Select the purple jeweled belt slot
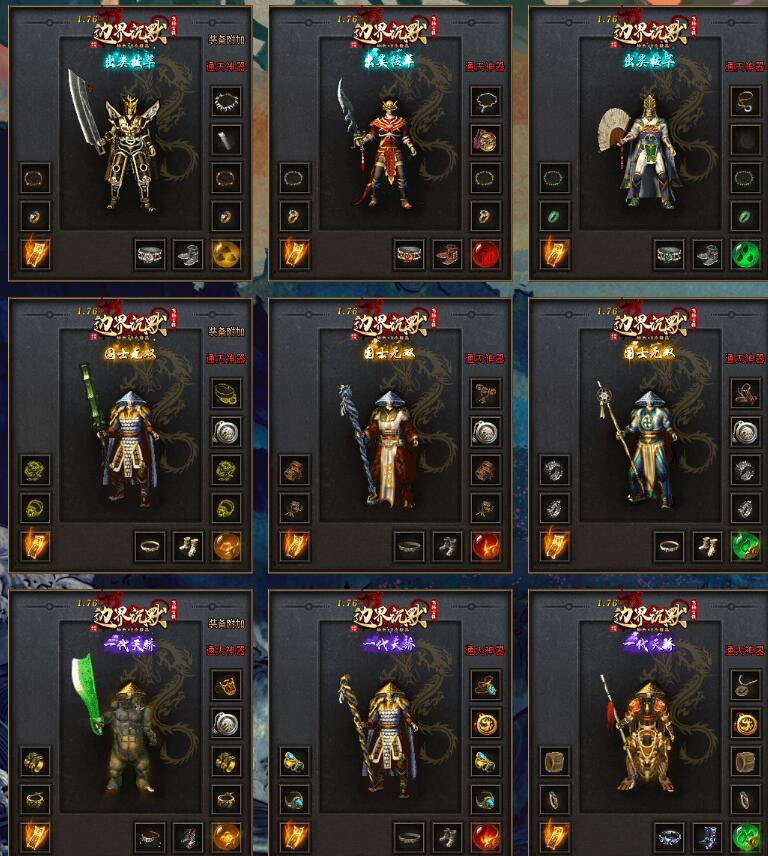This screenshot has height=856, width=768. (669, 837)
